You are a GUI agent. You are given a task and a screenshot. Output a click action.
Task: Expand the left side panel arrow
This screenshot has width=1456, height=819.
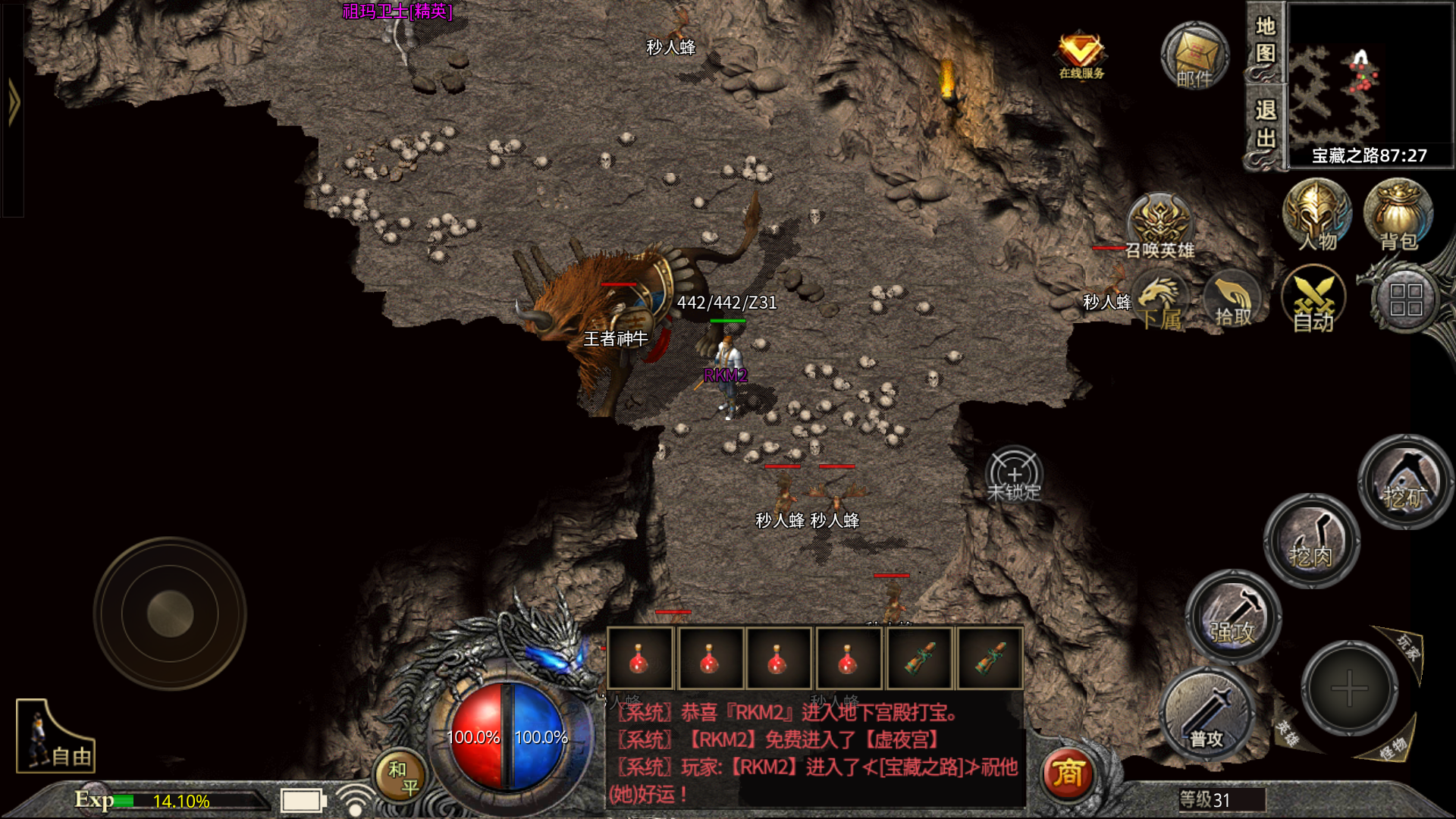click(13, 102)
